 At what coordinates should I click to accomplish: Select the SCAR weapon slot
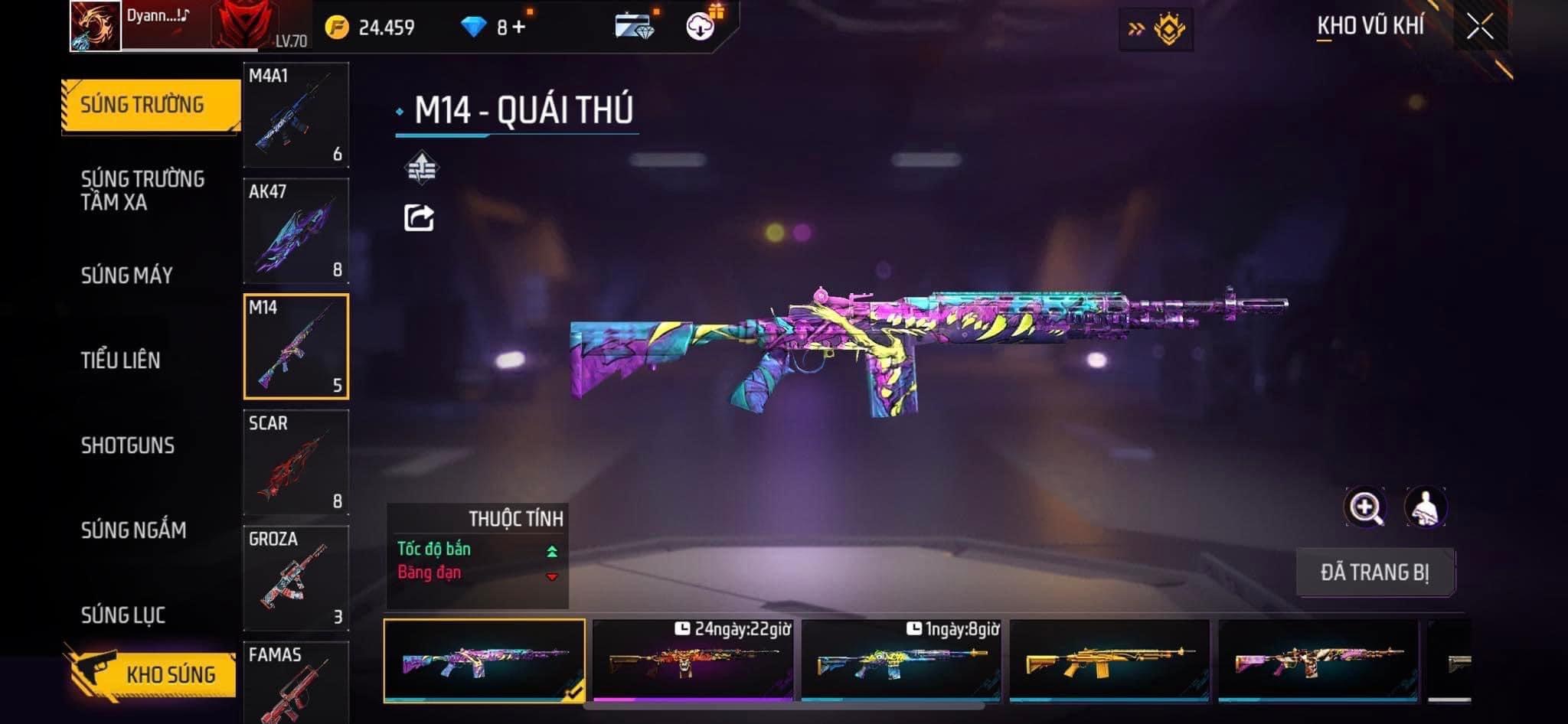pos(296,461)
